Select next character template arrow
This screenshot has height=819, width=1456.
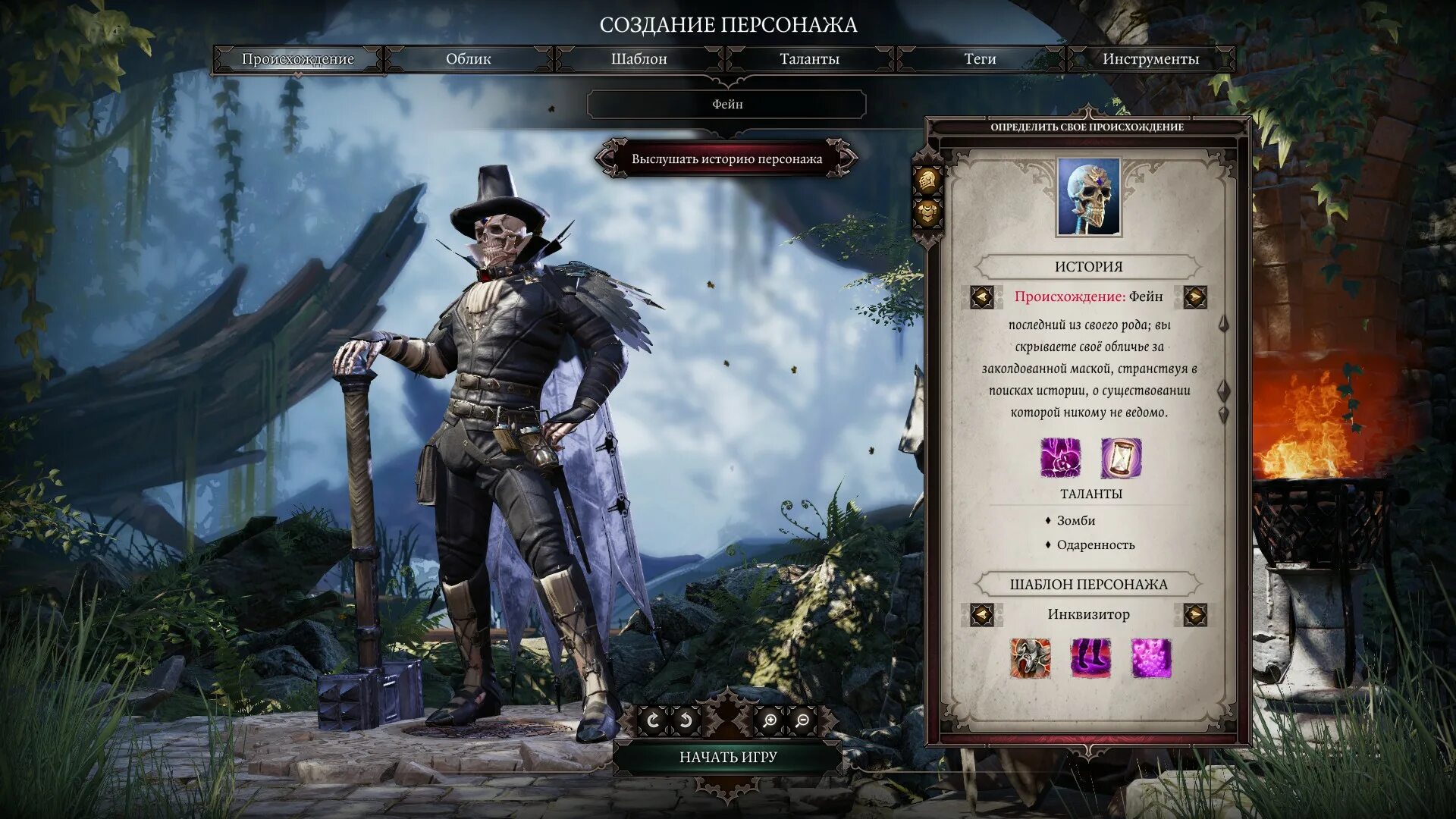click(1195, 614)
